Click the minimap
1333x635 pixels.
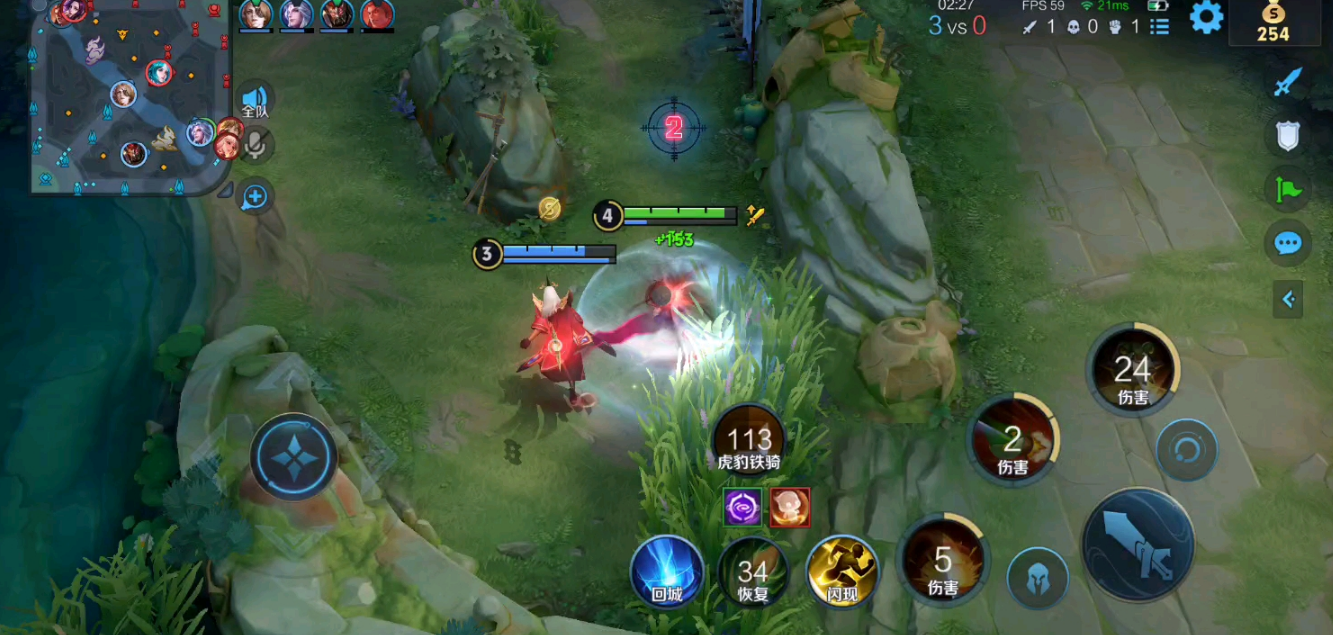128,97
